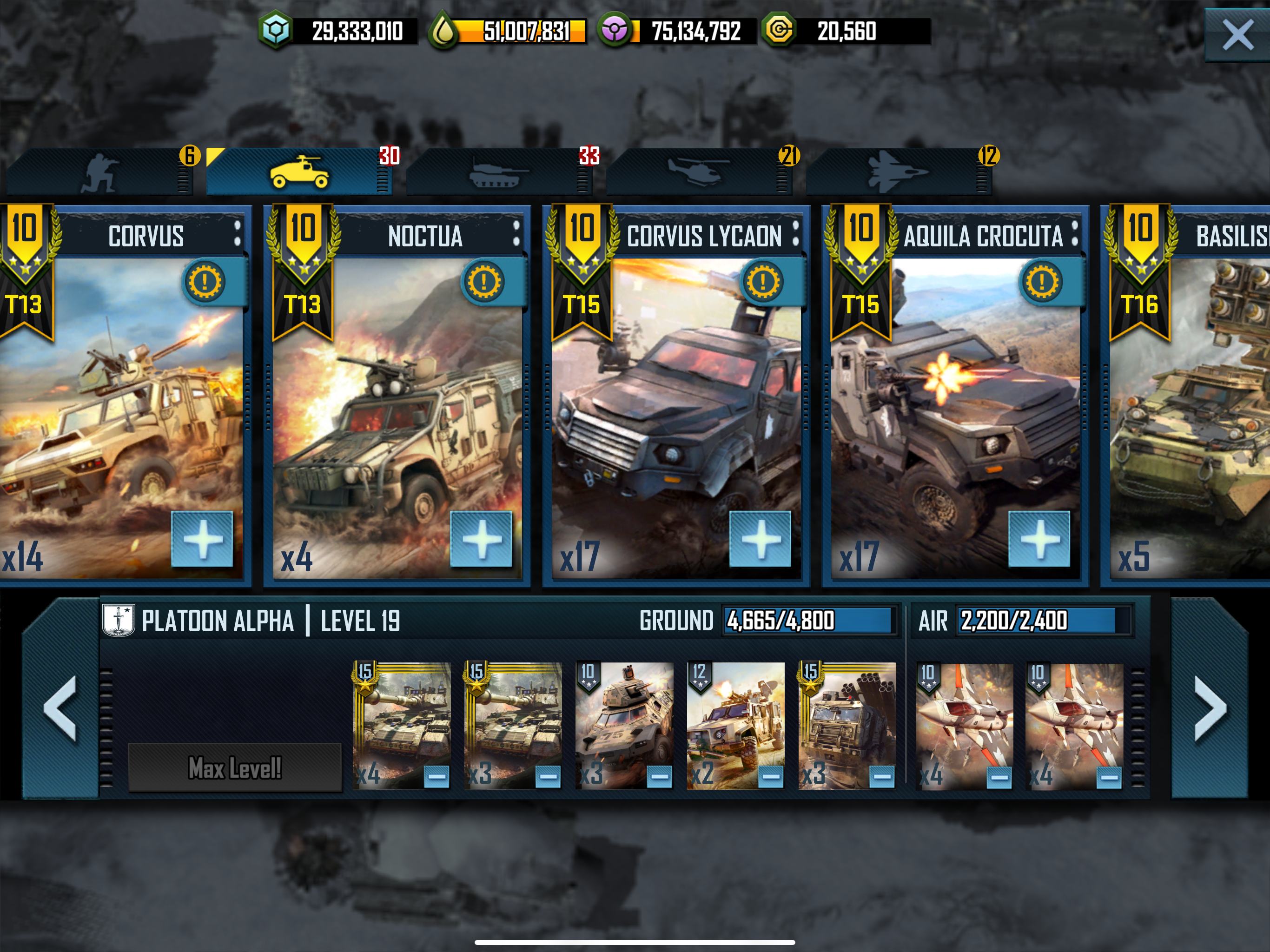
Task: Close the platoon screen with the X
Action: coord(1237,35)
